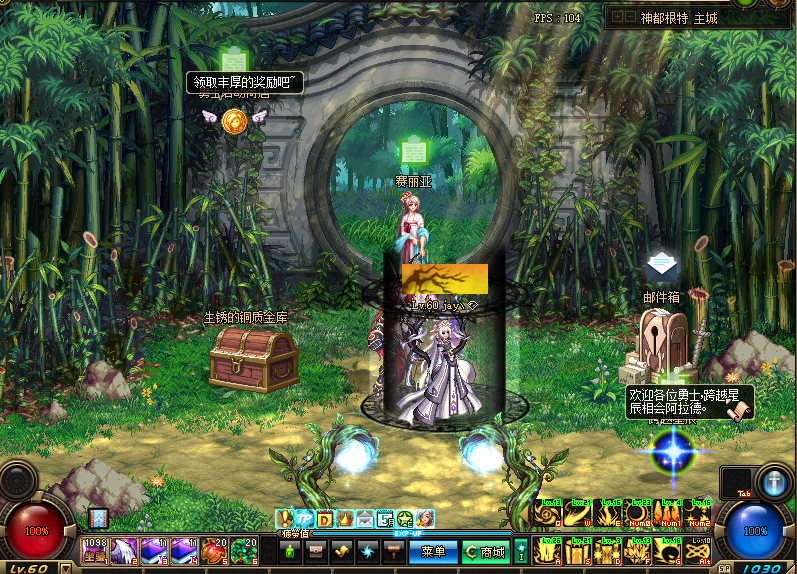Open the envelope mail icon

click(365, 518)
